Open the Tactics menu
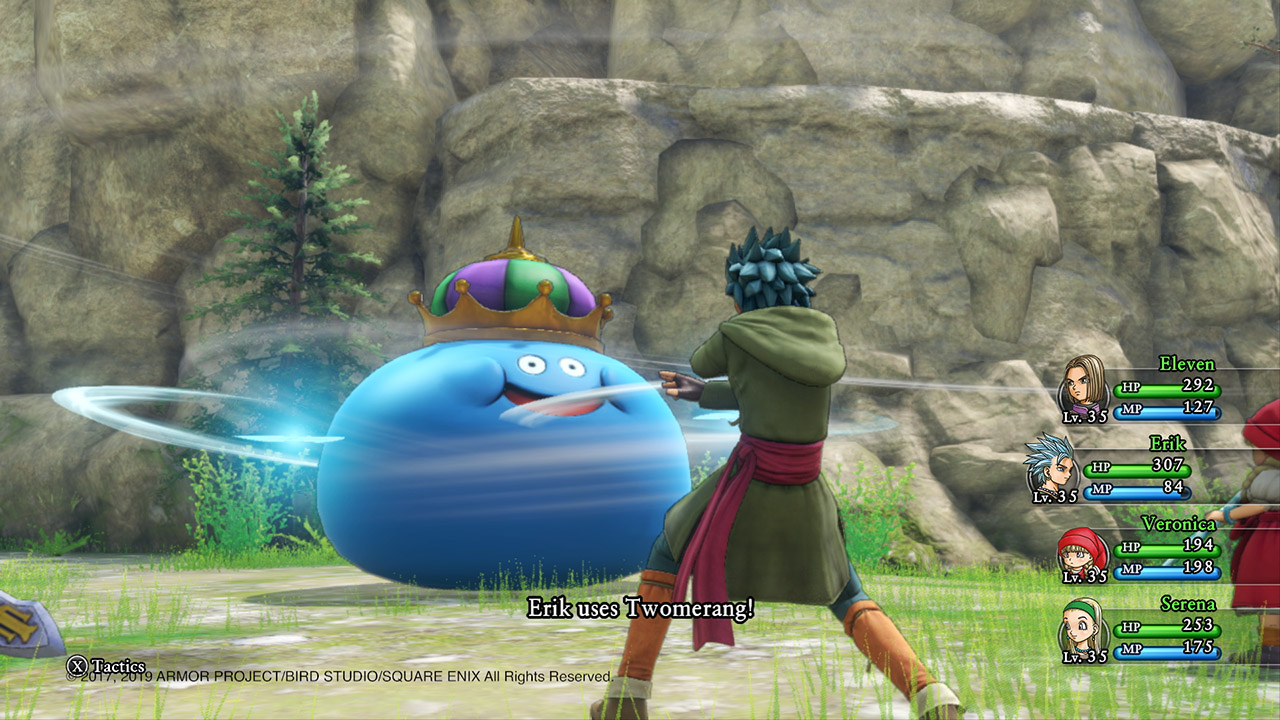1280x720 pixels. (x=106, y=665)
